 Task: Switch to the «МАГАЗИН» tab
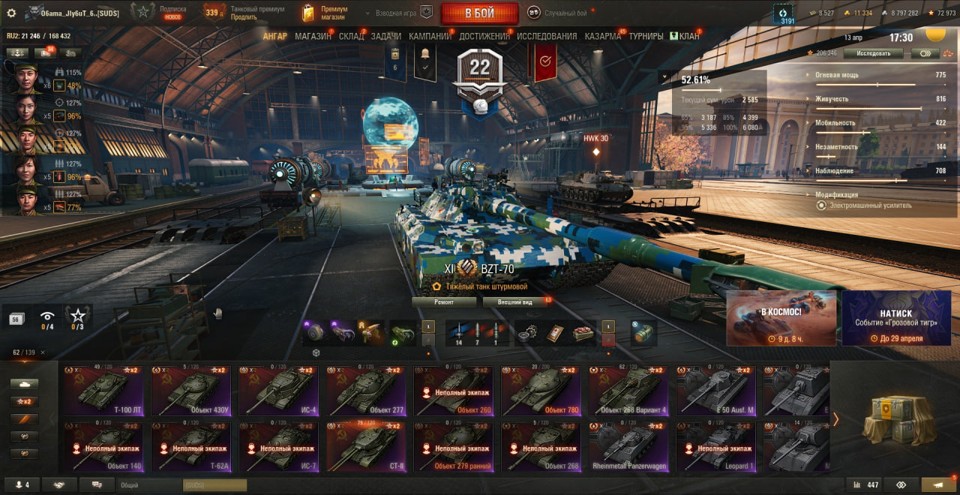coord(313,36)
